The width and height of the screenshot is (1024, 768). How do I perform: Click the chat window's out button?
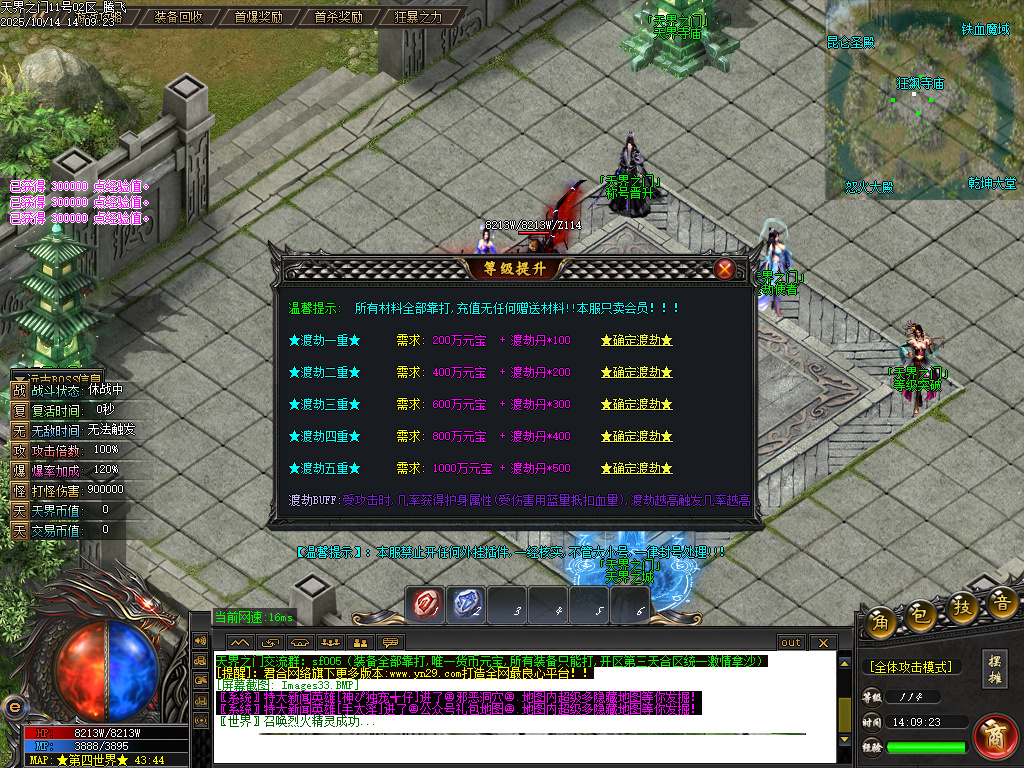coord(791,642)
